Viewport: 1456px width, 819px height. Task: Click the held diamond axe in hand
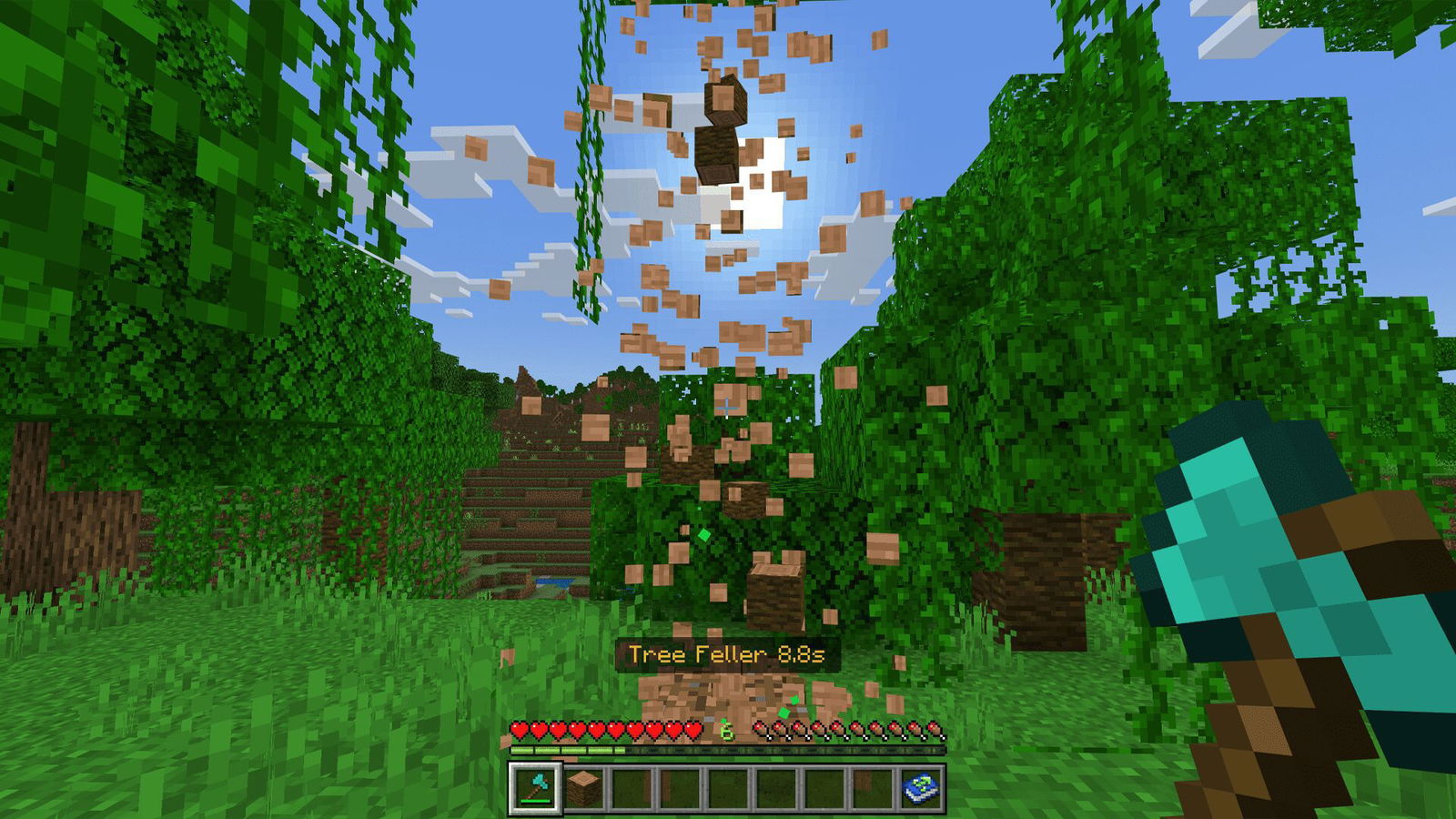point(1256,546)
